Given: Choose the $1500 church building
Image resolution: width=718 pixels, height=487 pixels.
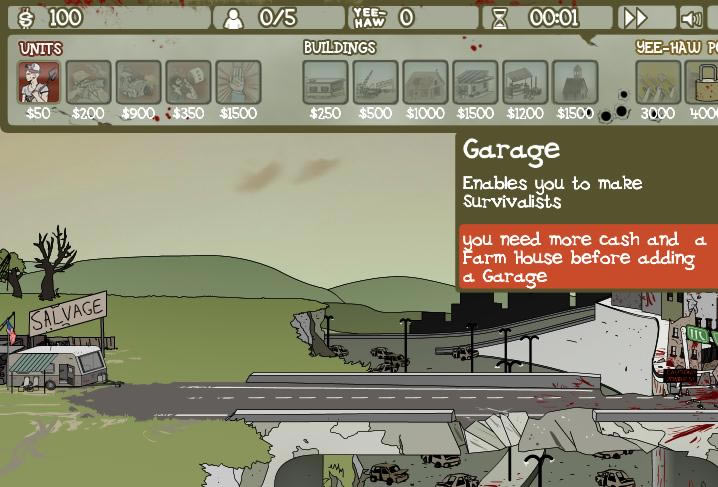Looking at the screenshot, I should tap(575, 82).
